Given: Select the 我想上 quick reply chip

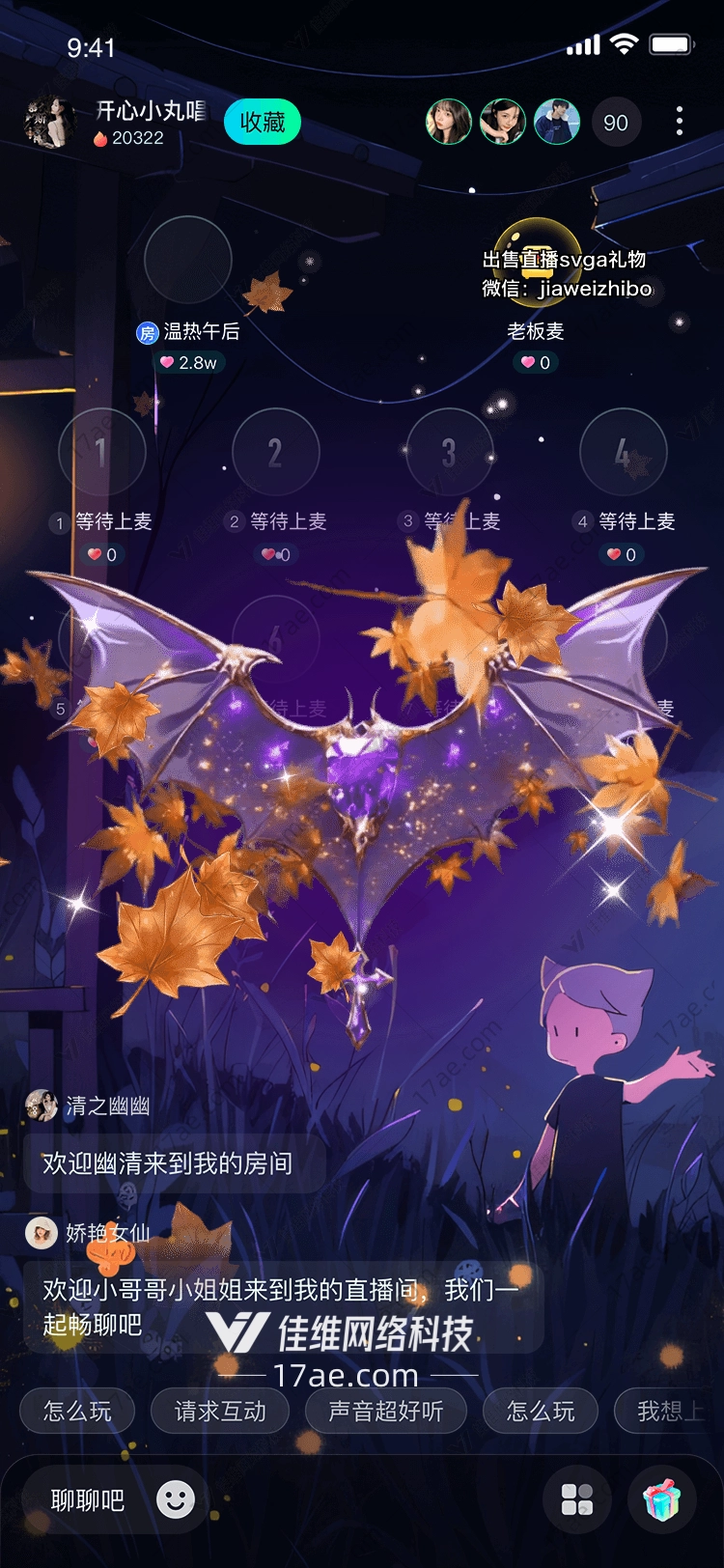Looking at the screenshot, I should click(668, 1412).
